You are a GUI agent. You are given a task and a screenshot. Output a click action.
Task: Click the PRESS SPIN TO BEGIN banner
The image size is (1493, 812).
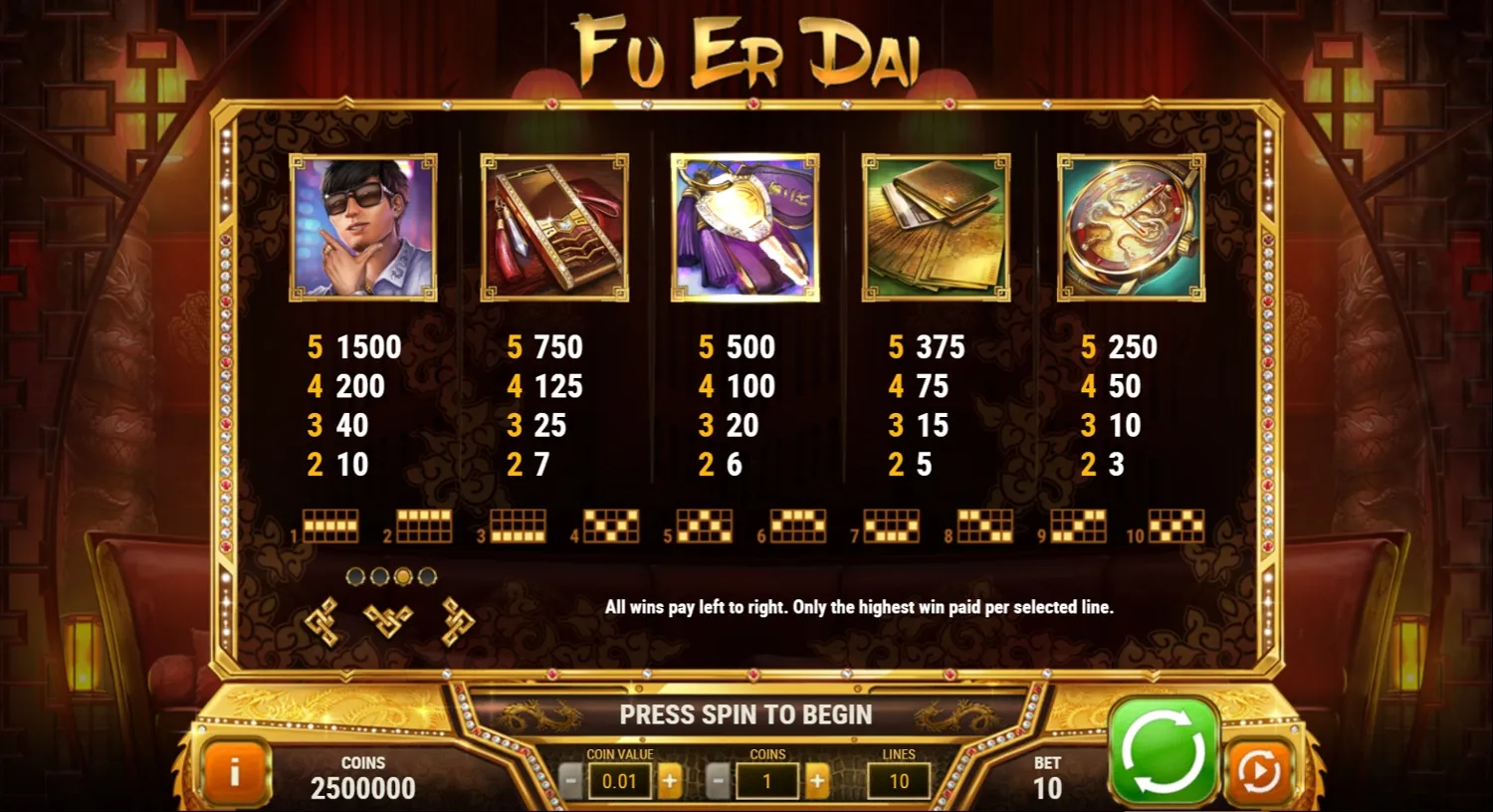[x=746, y=714]
